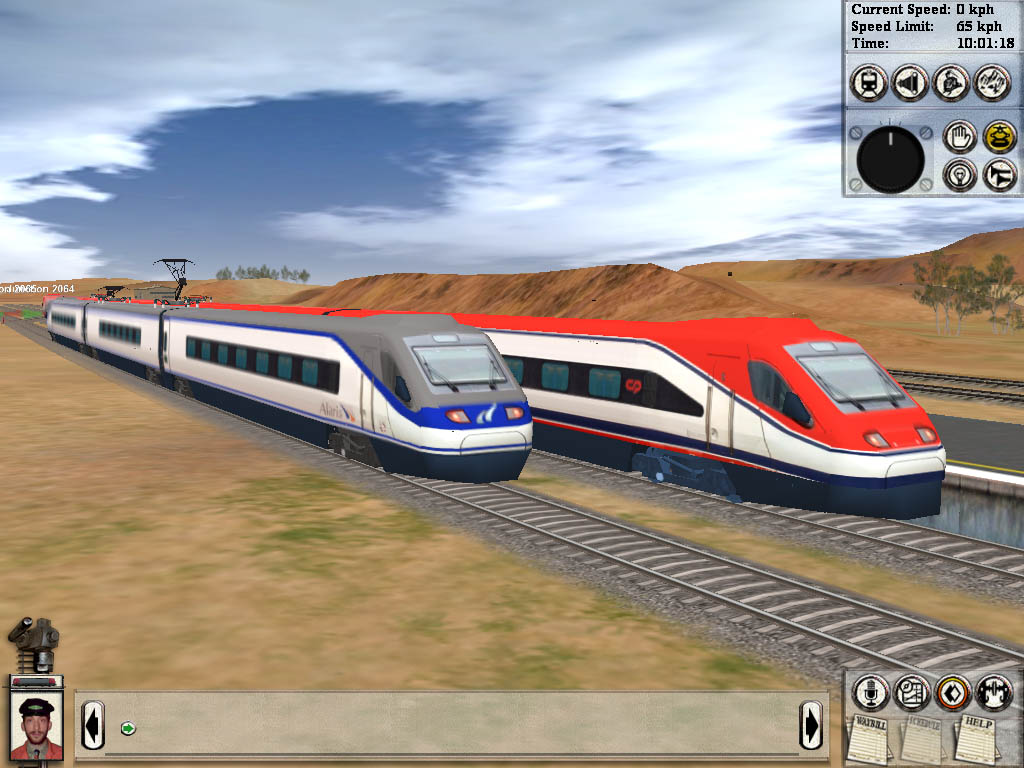Open the Waybill sheet
Screen dimensions: 1024x768
click(x=869, y=738)
